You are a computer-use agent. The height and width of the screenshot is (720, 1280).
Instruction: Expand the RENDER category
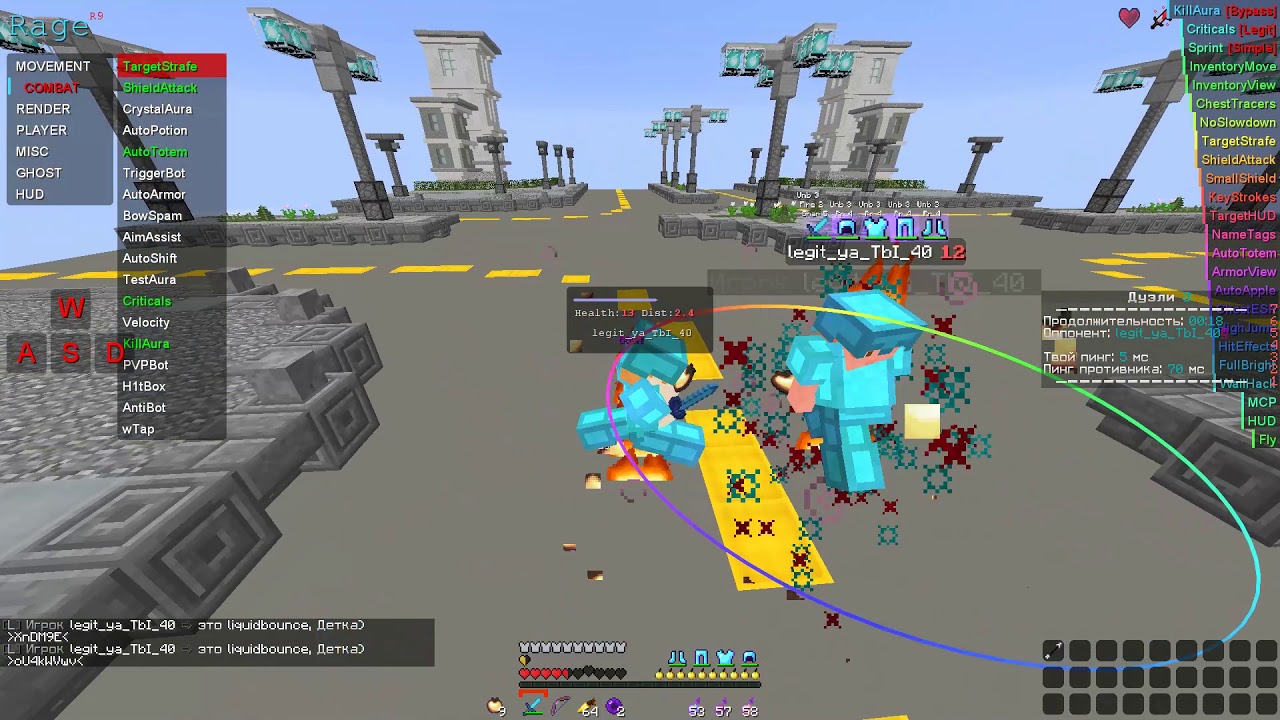43,109
